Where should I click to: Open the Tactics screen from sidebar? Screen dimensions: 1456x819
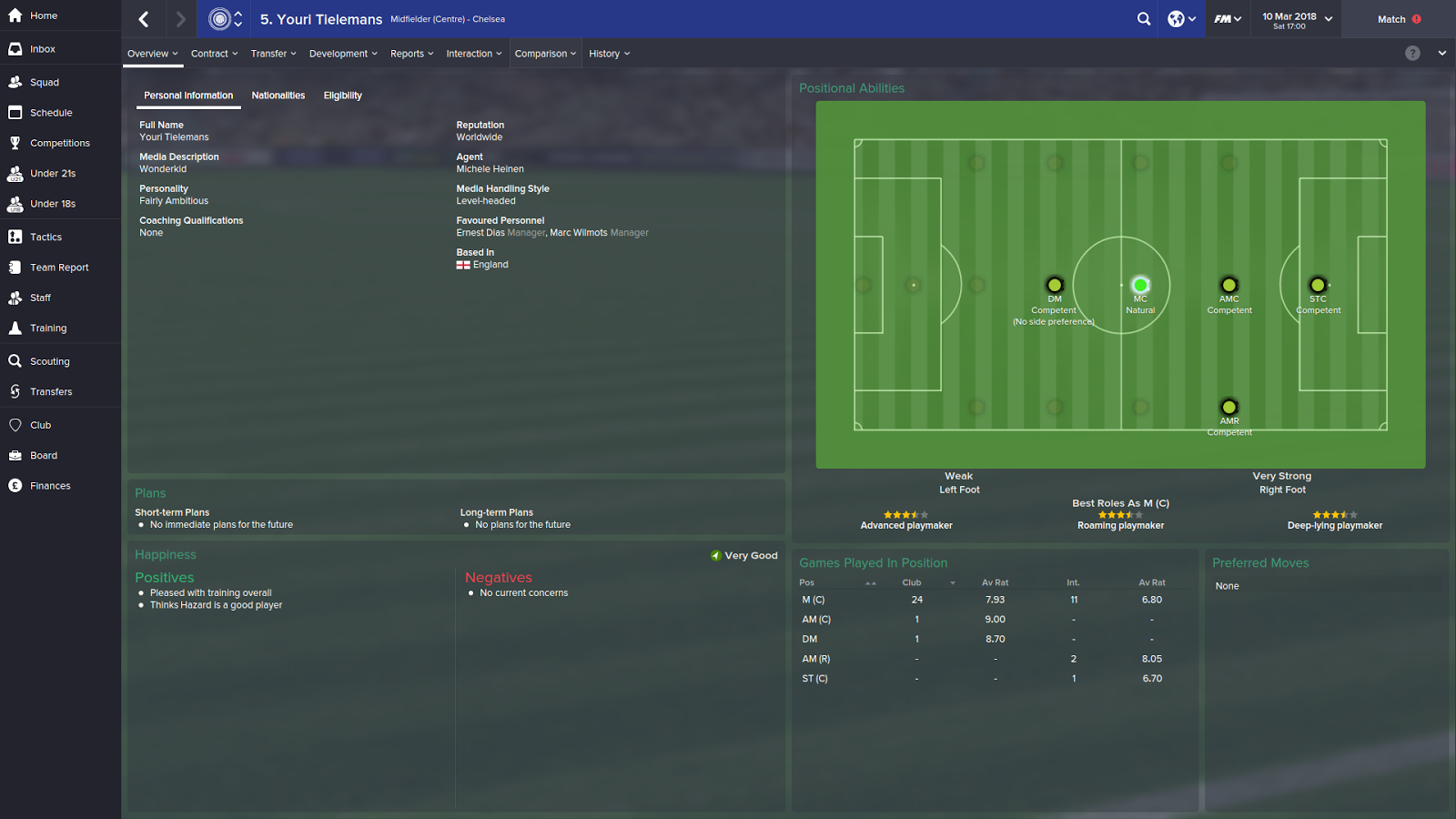[44, 236]
